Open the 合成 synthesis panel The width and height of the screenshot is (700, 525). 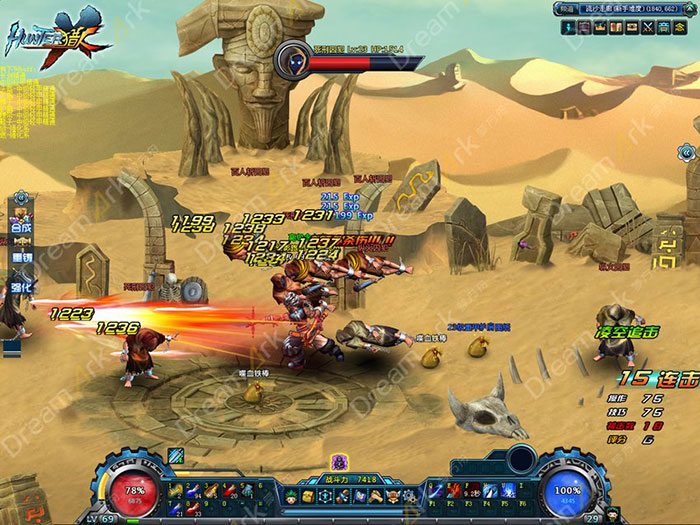click(x=21, y=227)
